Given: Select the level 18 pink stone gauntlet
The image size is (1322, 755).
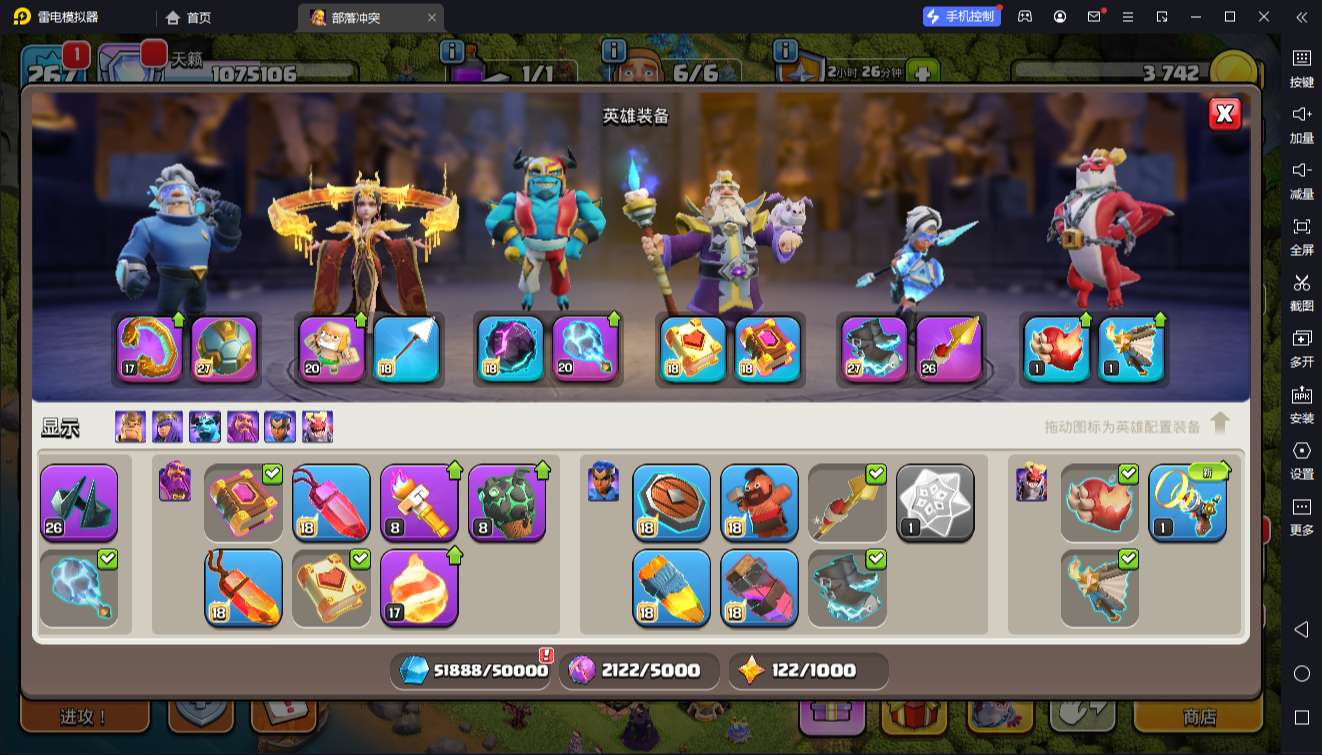Looking at the screenshot, I should tap(759, 587).
